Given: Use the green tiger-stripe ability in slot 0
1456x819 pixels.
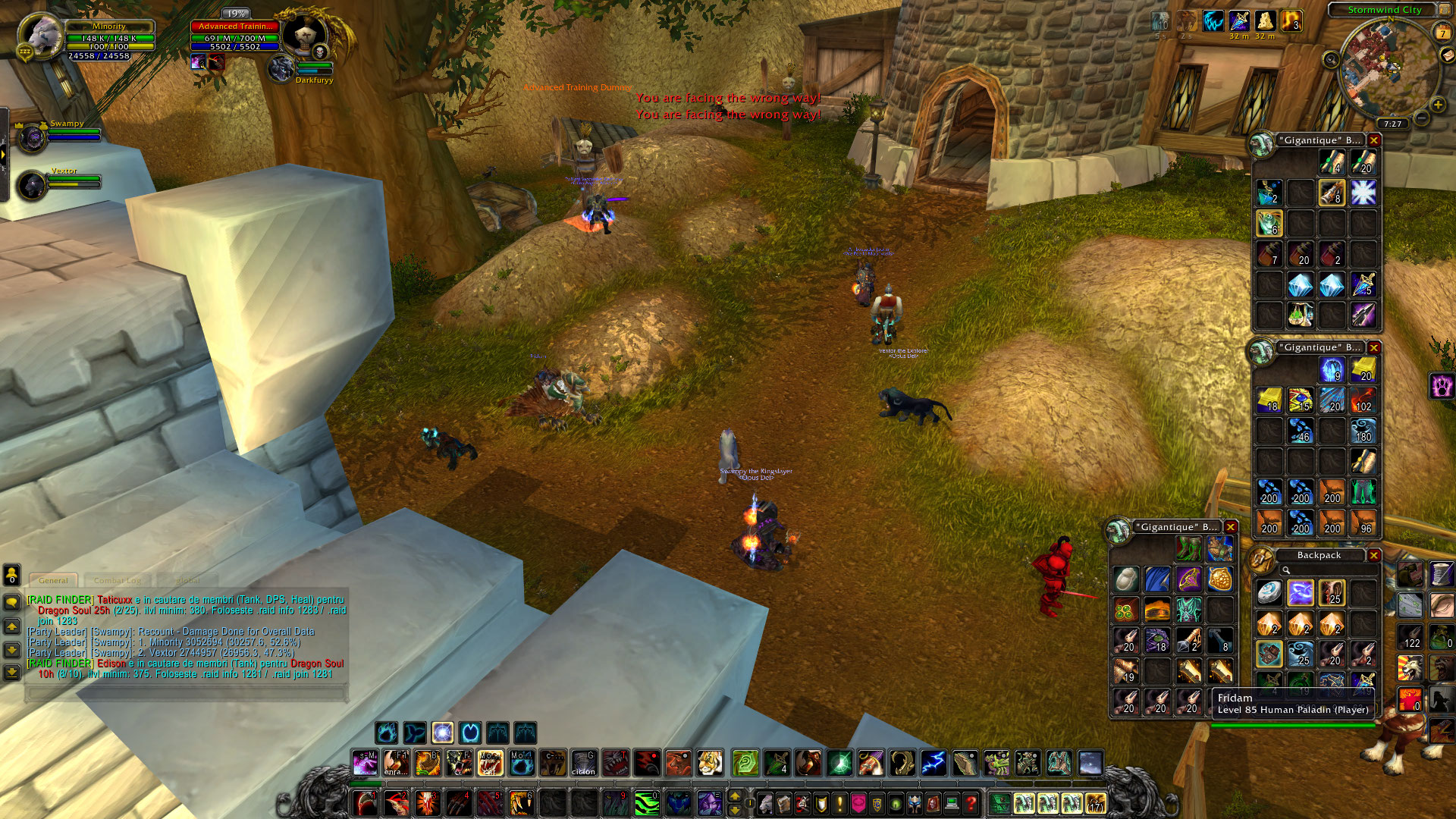Looking at the screenshot, I should click(x=646, y=803).
